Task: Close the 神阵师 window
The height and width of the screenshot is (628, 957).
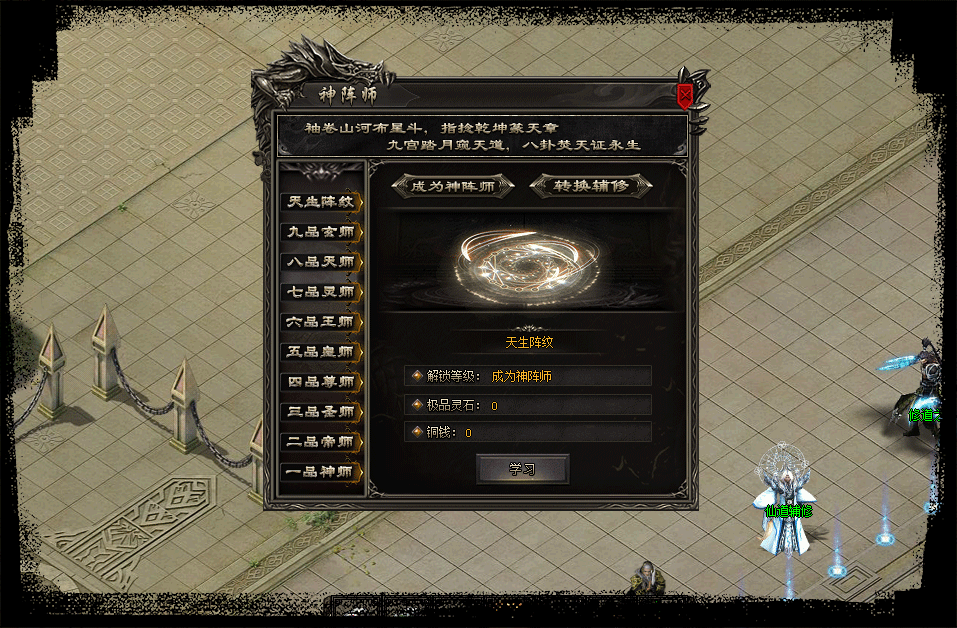Action: 685,96
